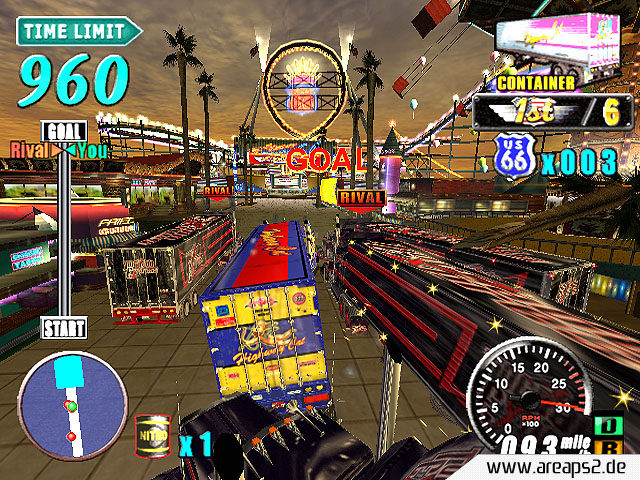Click the US 66 highway shield icon
The image size is (640, 480).
click(x=515, y=157)
